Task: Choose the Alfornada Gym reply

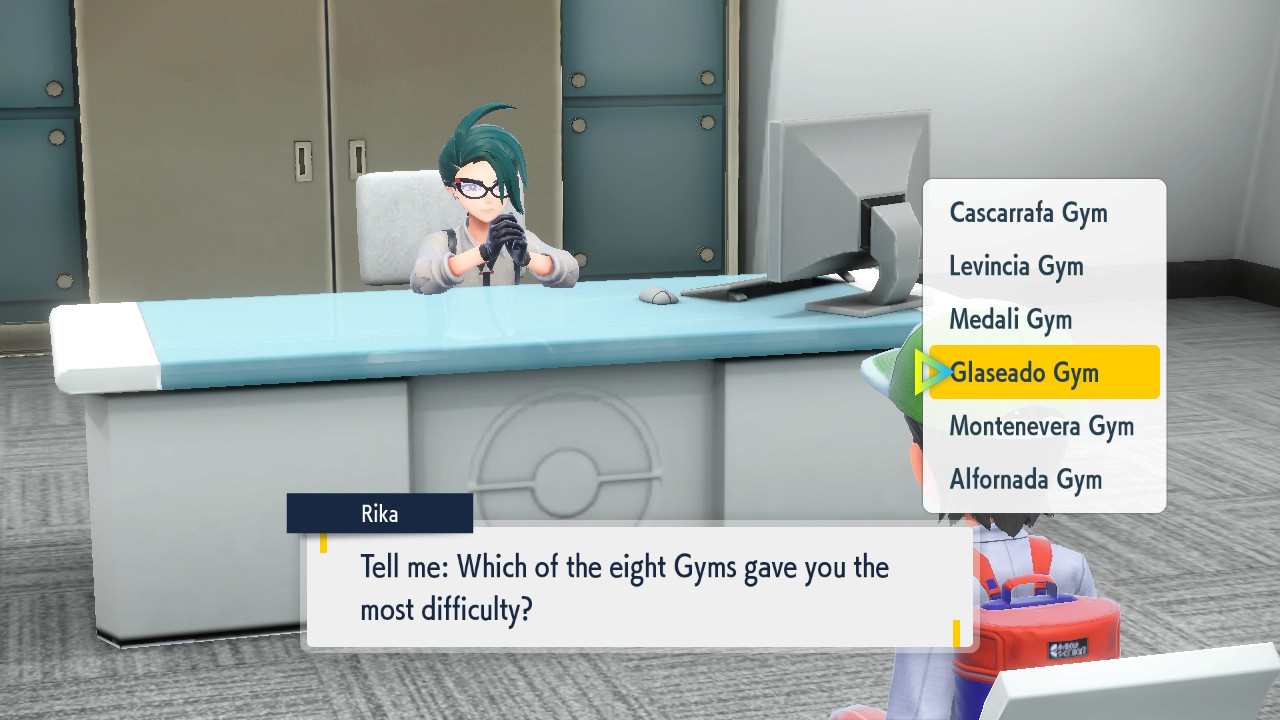Action: (x=1025, y=479)
